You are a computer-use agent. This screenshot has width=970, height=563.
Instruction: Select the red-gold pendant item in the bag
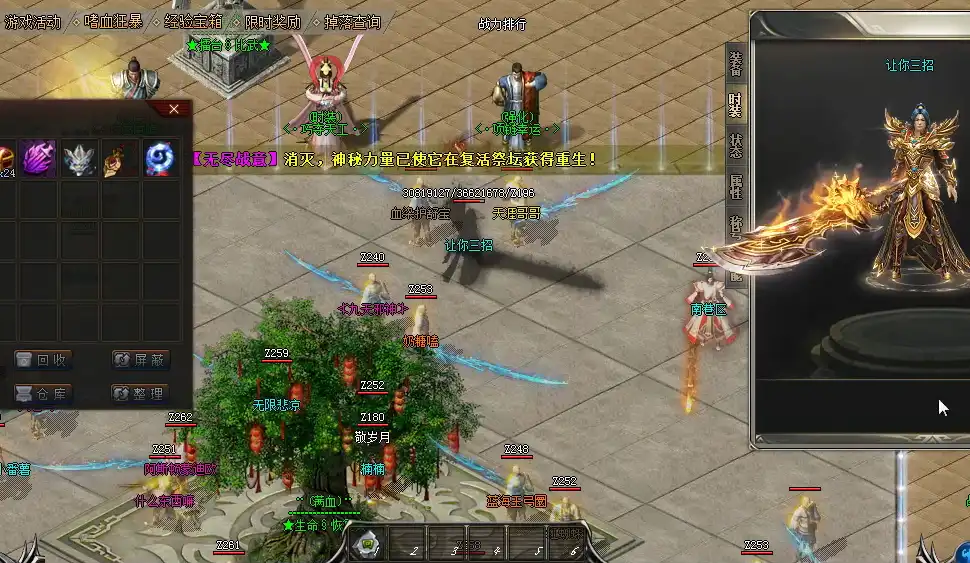[120, 159]
